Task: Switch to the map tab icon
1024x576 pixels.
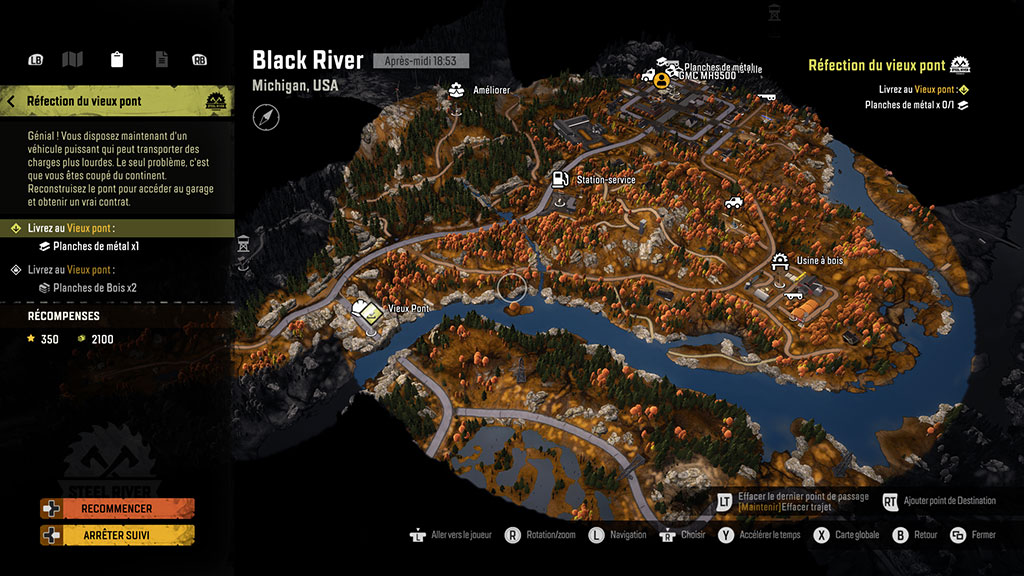Action: point(72,60)
